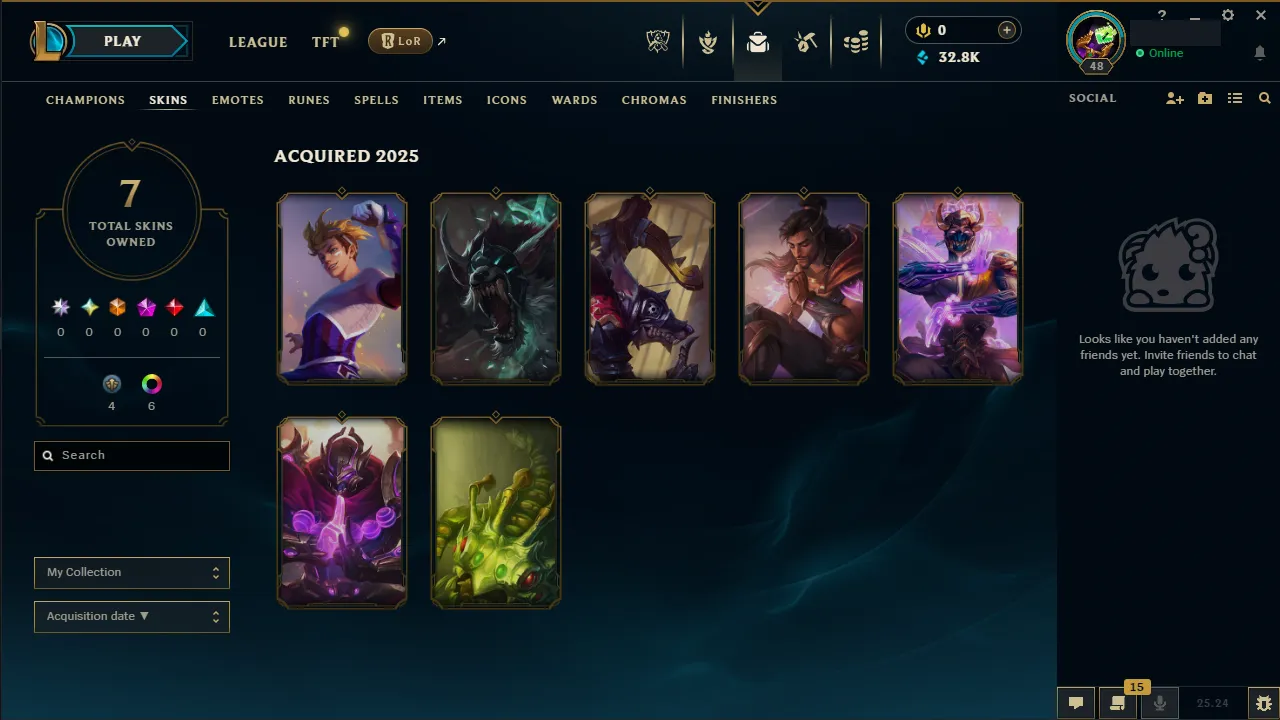Open the Clash trophy icon
1280x720 pixels.
pos(708,41)
